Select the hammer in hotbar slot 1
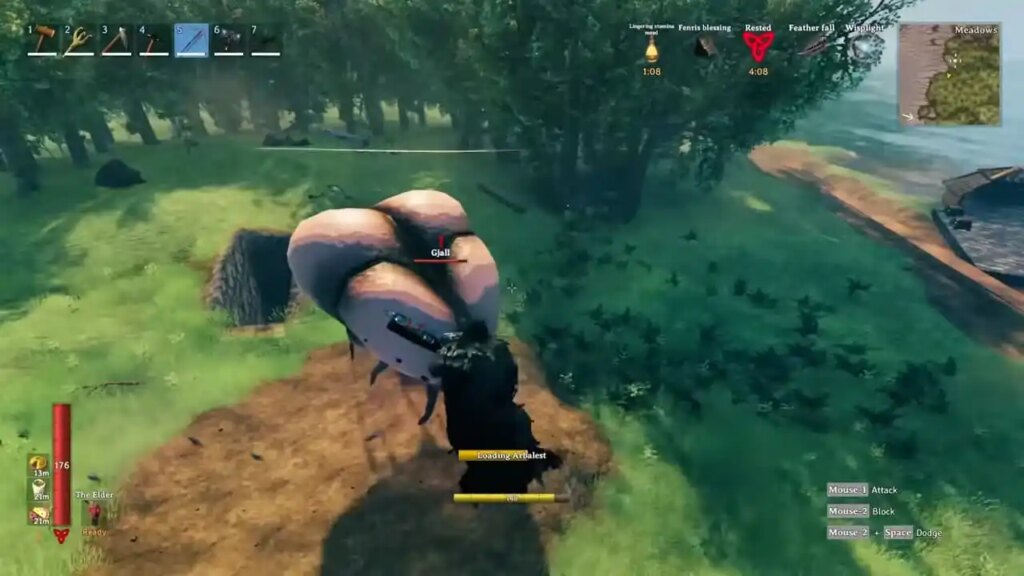The image size is (1024, 576). [42, 40]
